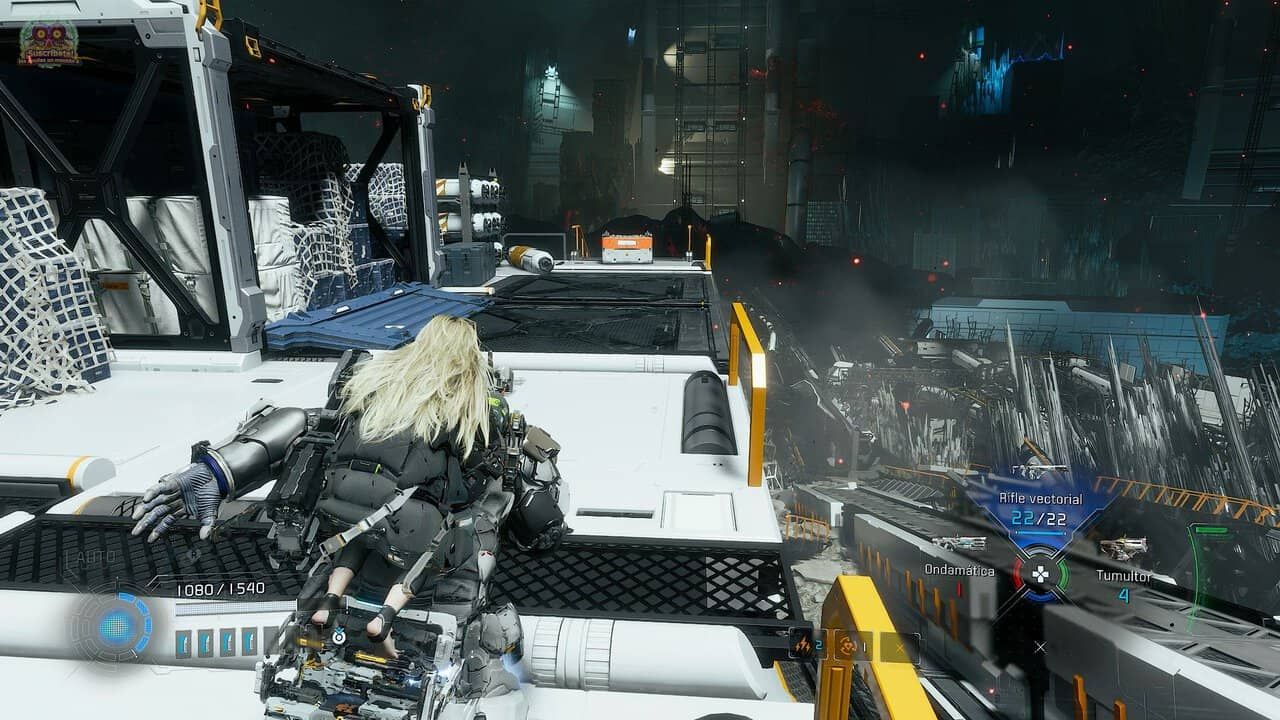Viewport: 1280px width, 720px height.
Task: Click the blue circular core gauge
Action: (117, 628)
